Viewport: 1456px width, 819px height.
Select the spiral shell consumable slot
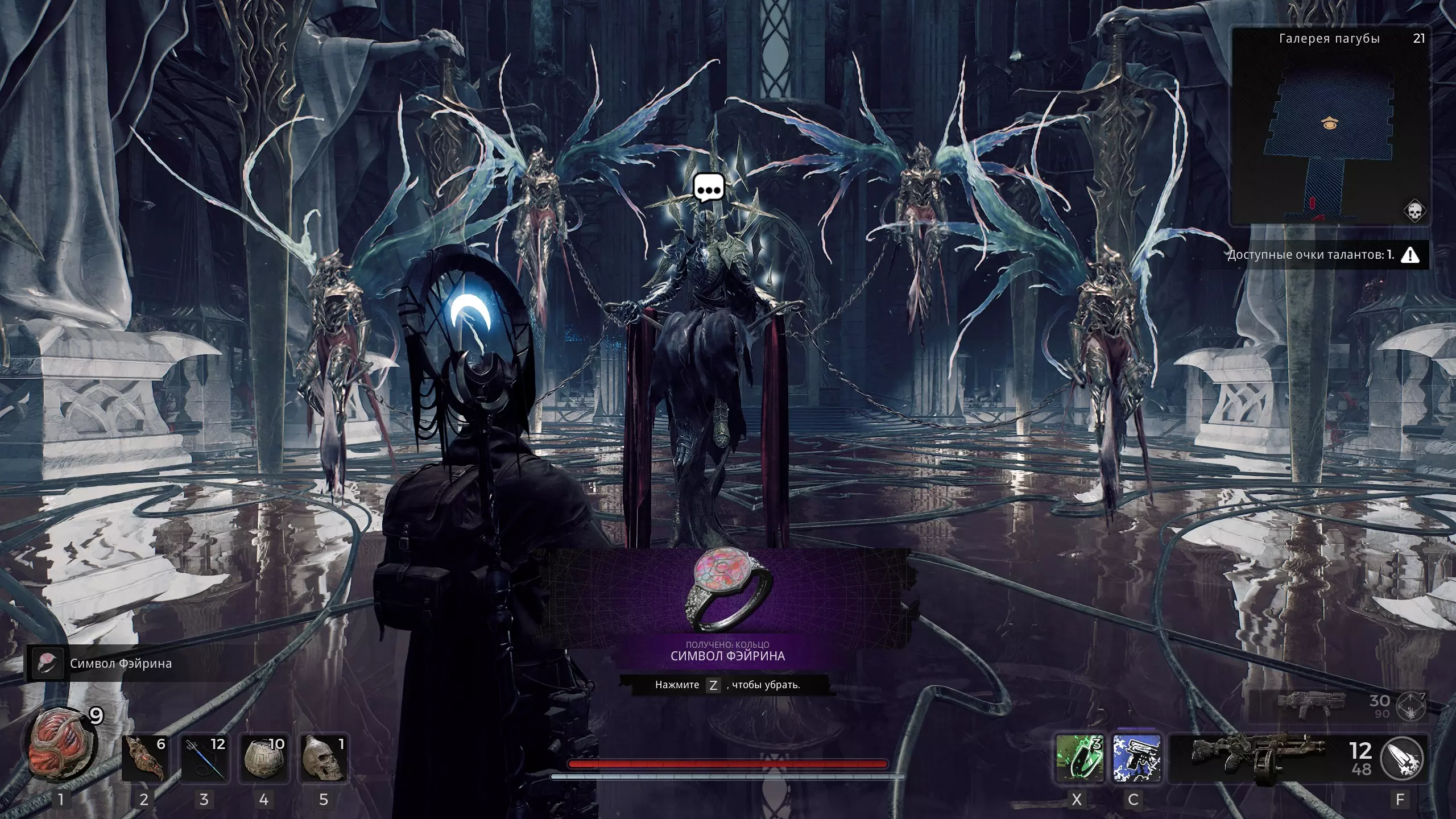[144, 759]
